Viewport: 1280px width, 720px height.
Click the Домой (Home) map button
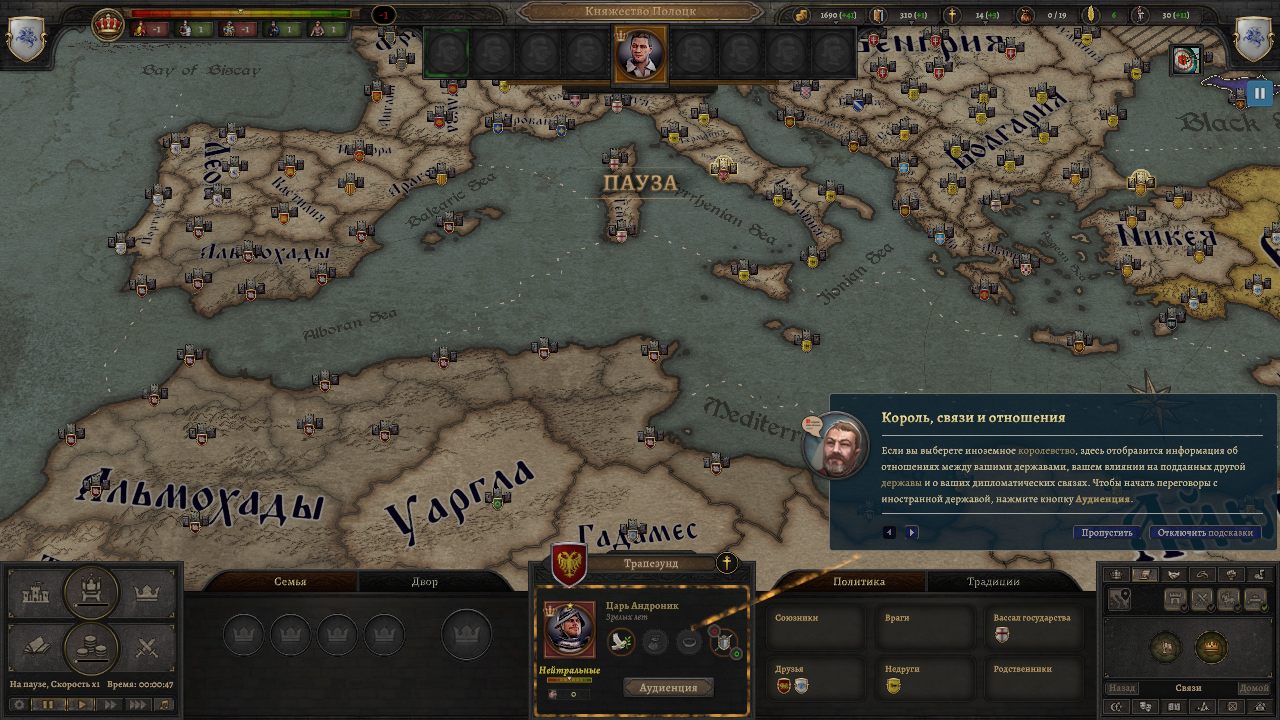point(1254,688)
